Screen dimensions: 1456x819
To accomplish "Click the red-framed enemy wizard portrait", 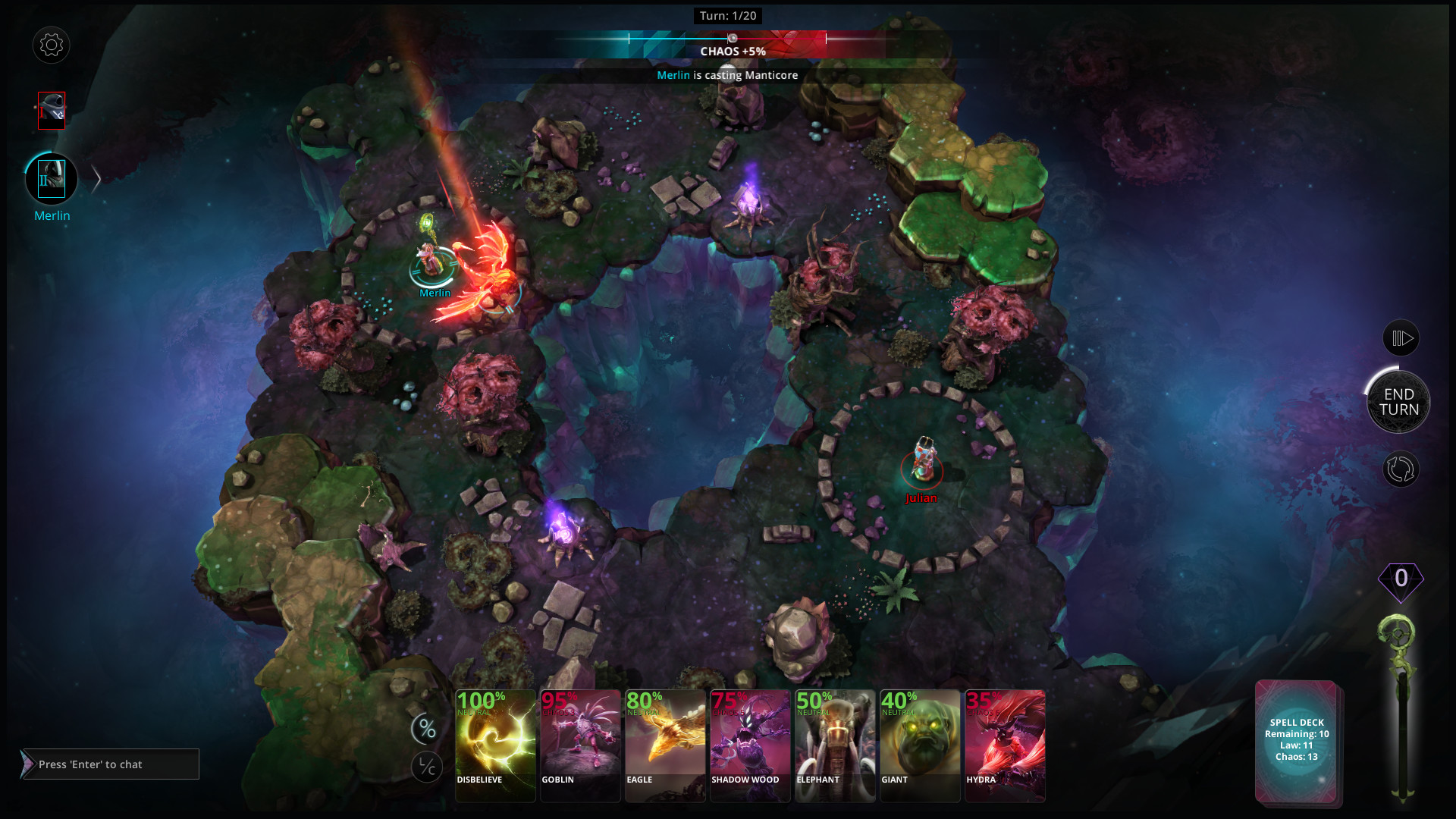I will [52, 111].
